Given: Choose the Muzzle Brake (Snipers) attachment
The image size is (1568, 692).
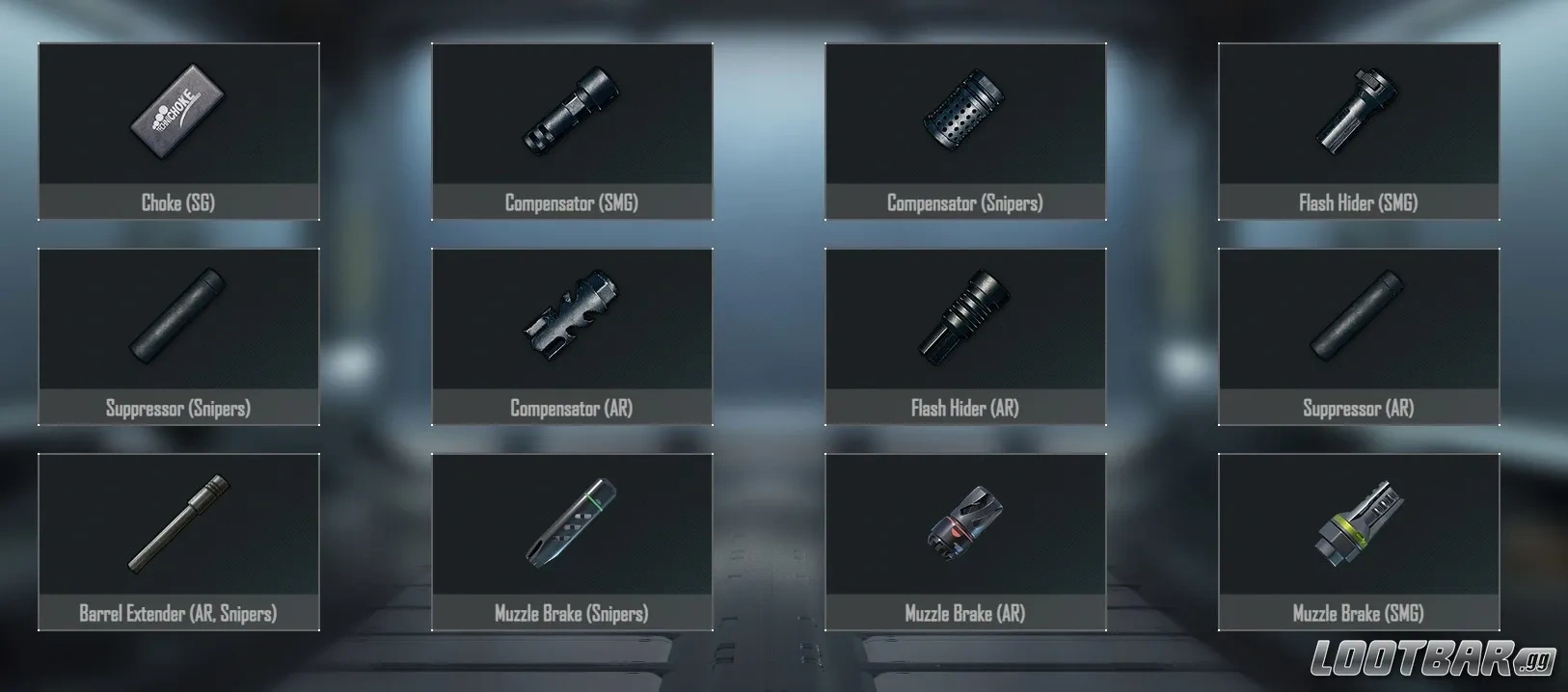Looking at the screenshot, I should (x=572, y=542).
